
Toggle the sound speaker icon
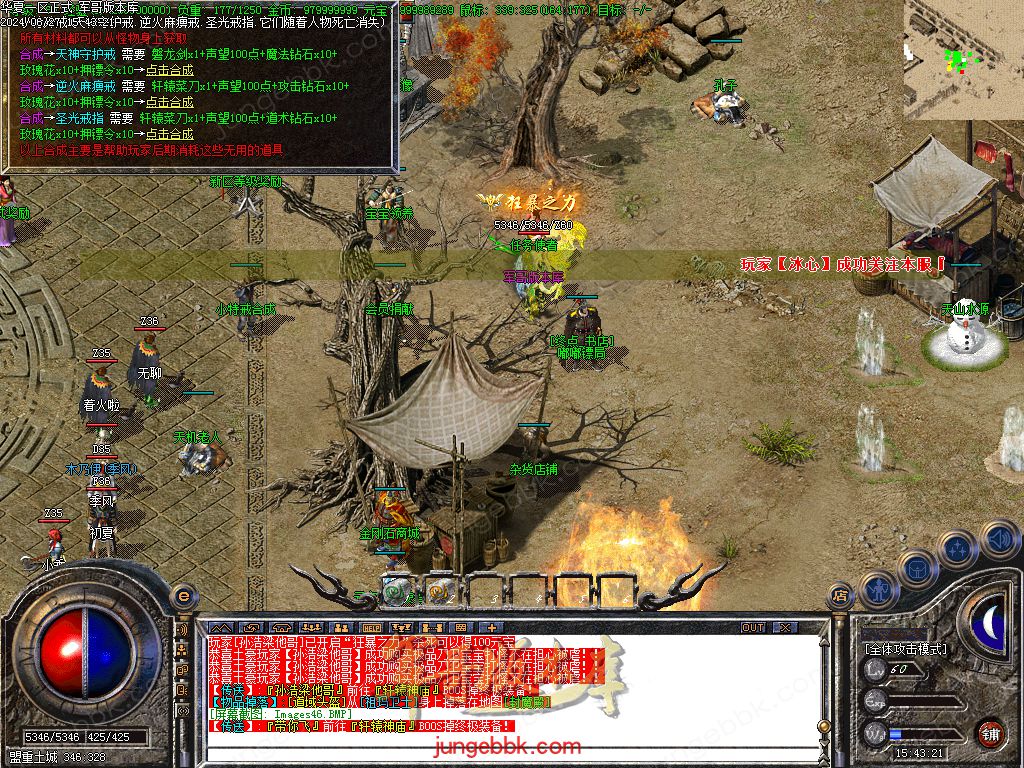pyautogui.click(x=996, y=540)
